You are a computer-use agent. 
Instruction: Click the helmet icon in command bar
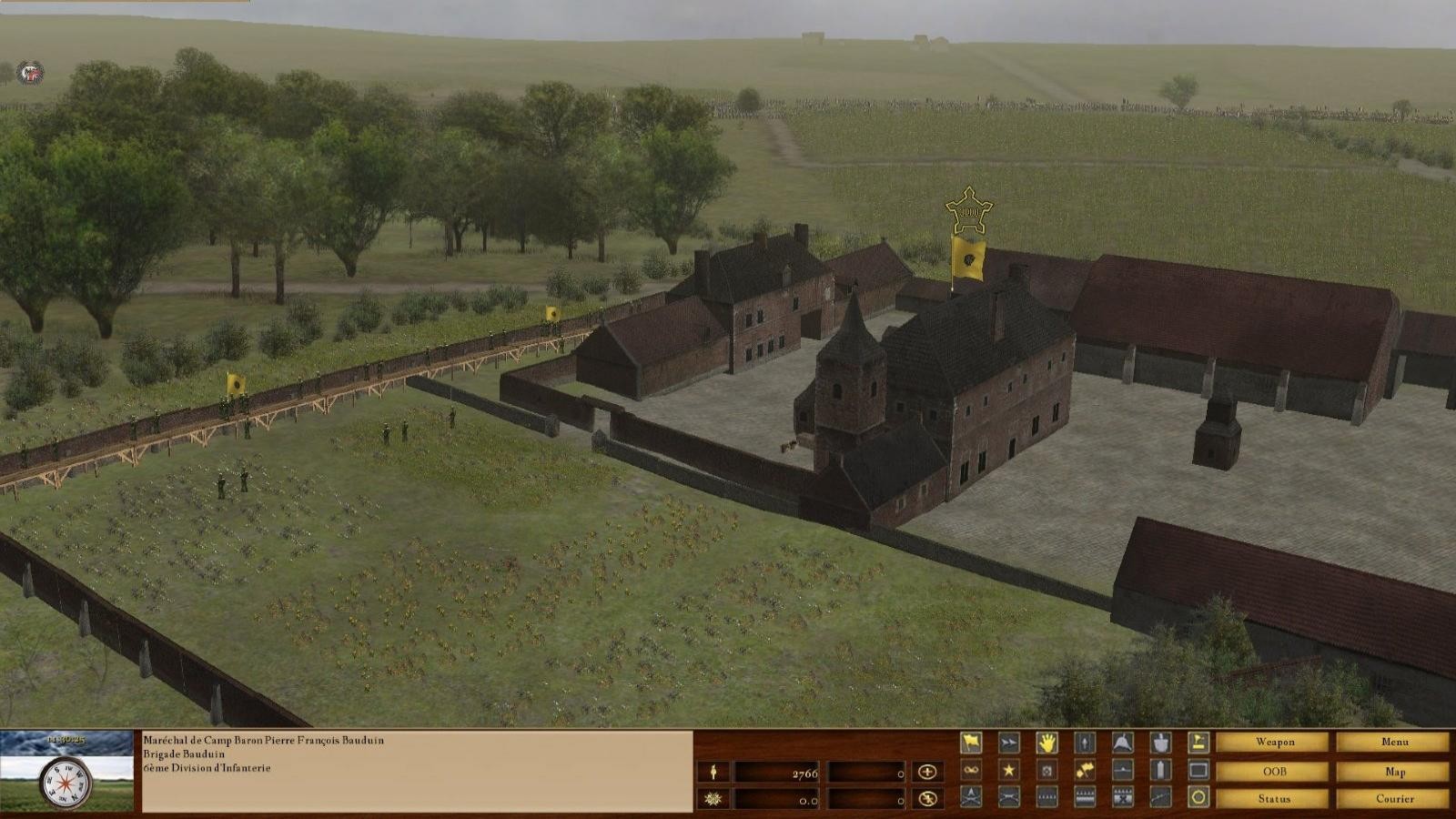(x=1122, y=743)
